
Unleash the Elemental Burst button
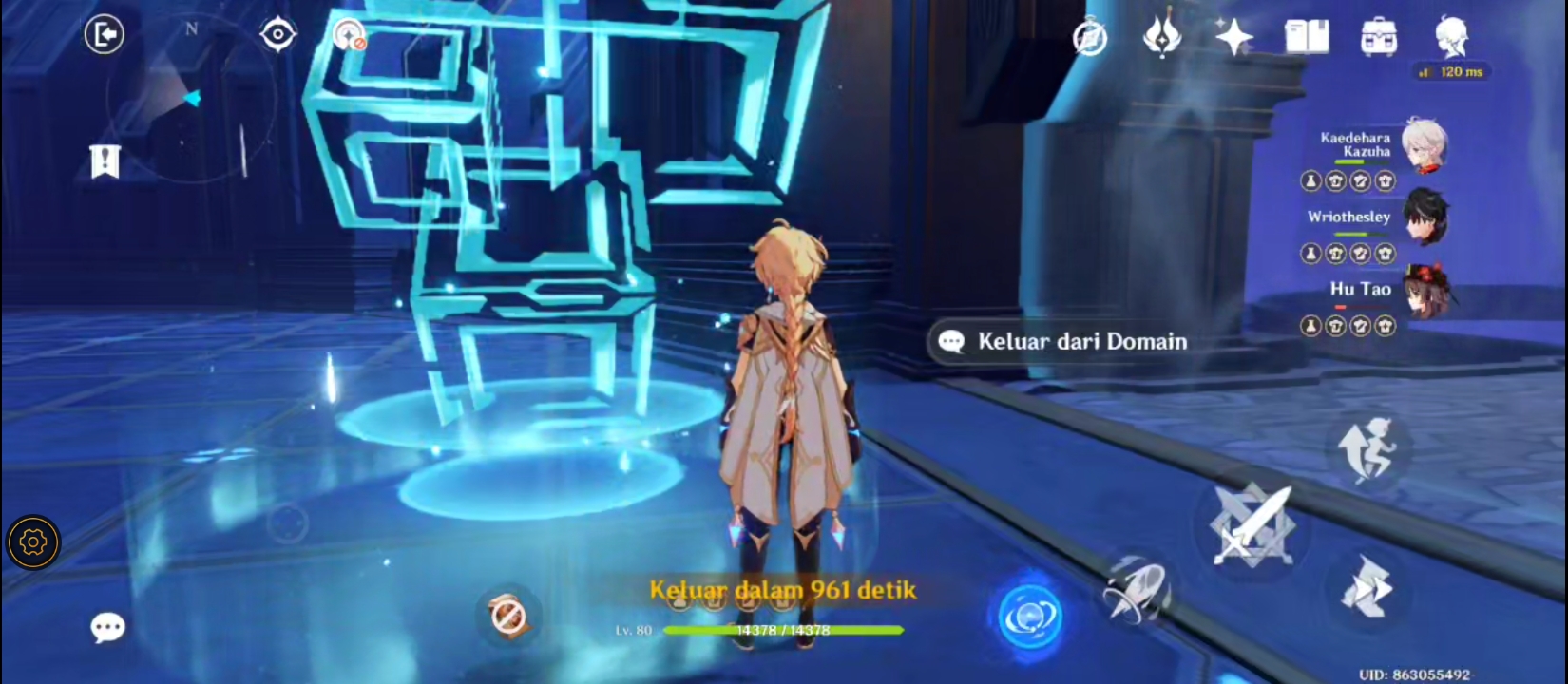coord(1031,616)
